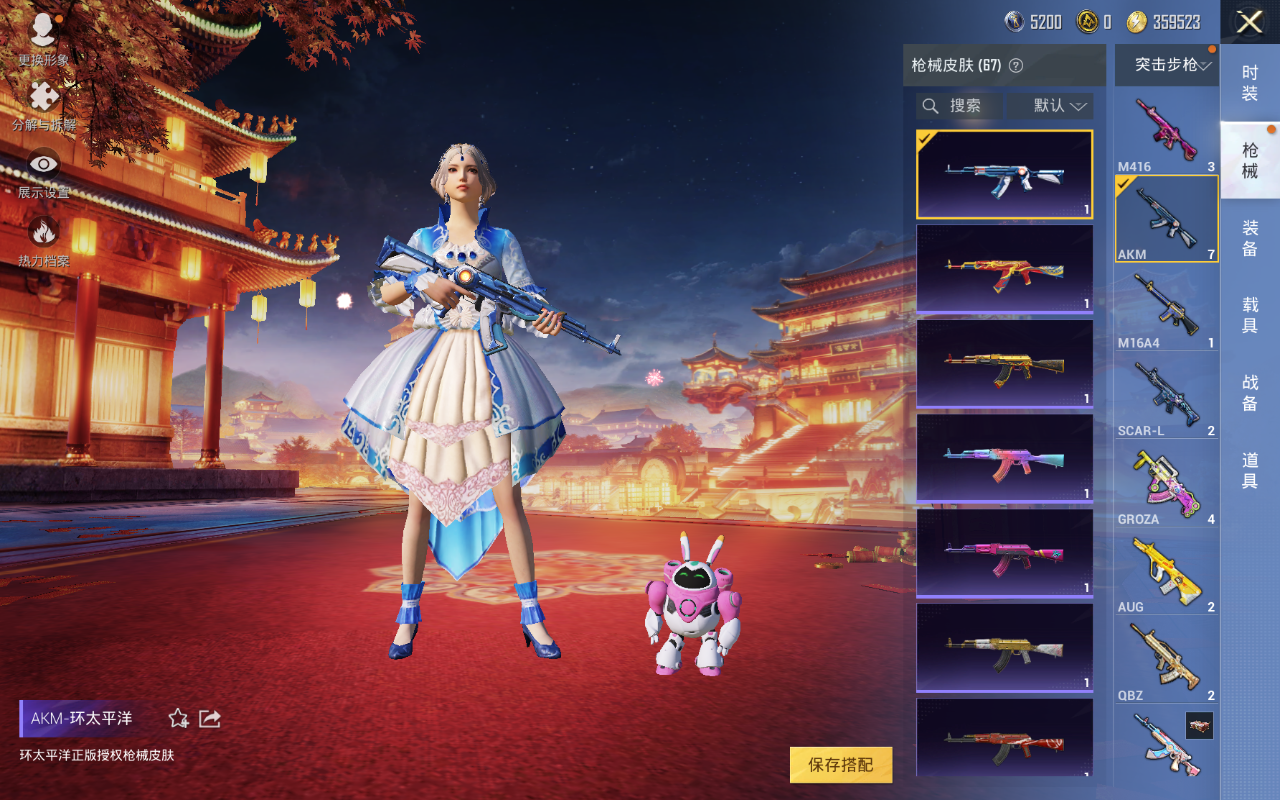Choose the M416 weapon category
This screenshot has height=800, width=1280.
coord(1166,132)
